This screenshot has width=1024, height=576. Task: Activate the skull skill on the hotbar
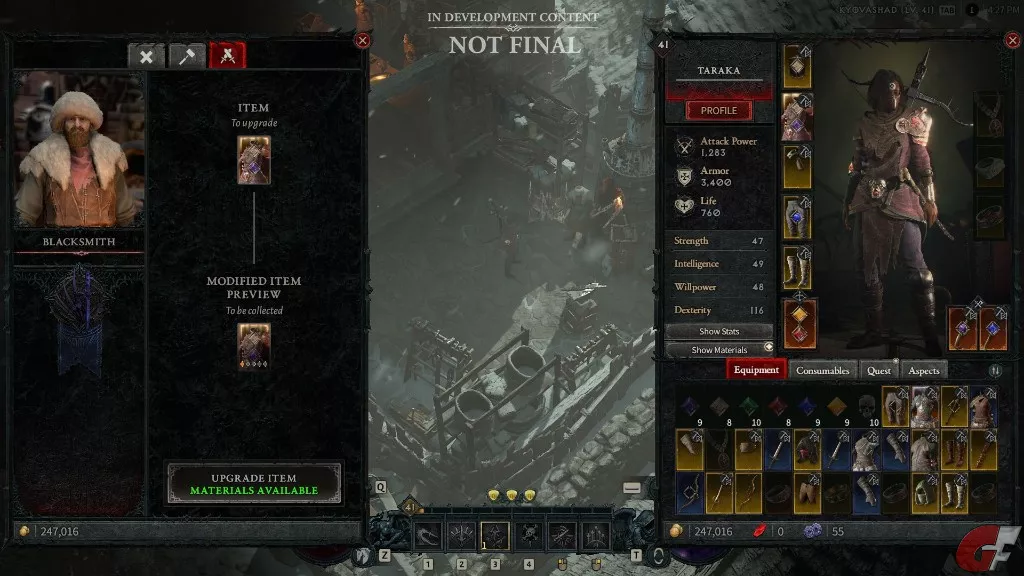pos(528,536)
